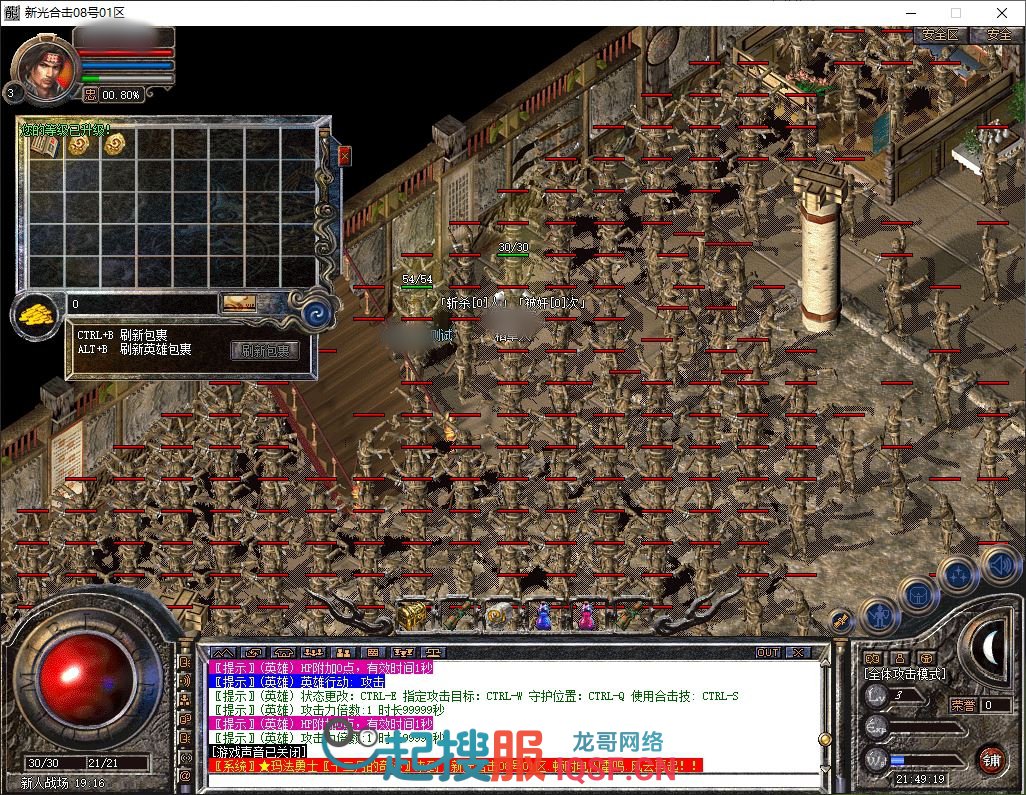Viewport: 1026px width, 795px height.
Task: Click the OUT button above the chat
Action: (x=767, y=652)
